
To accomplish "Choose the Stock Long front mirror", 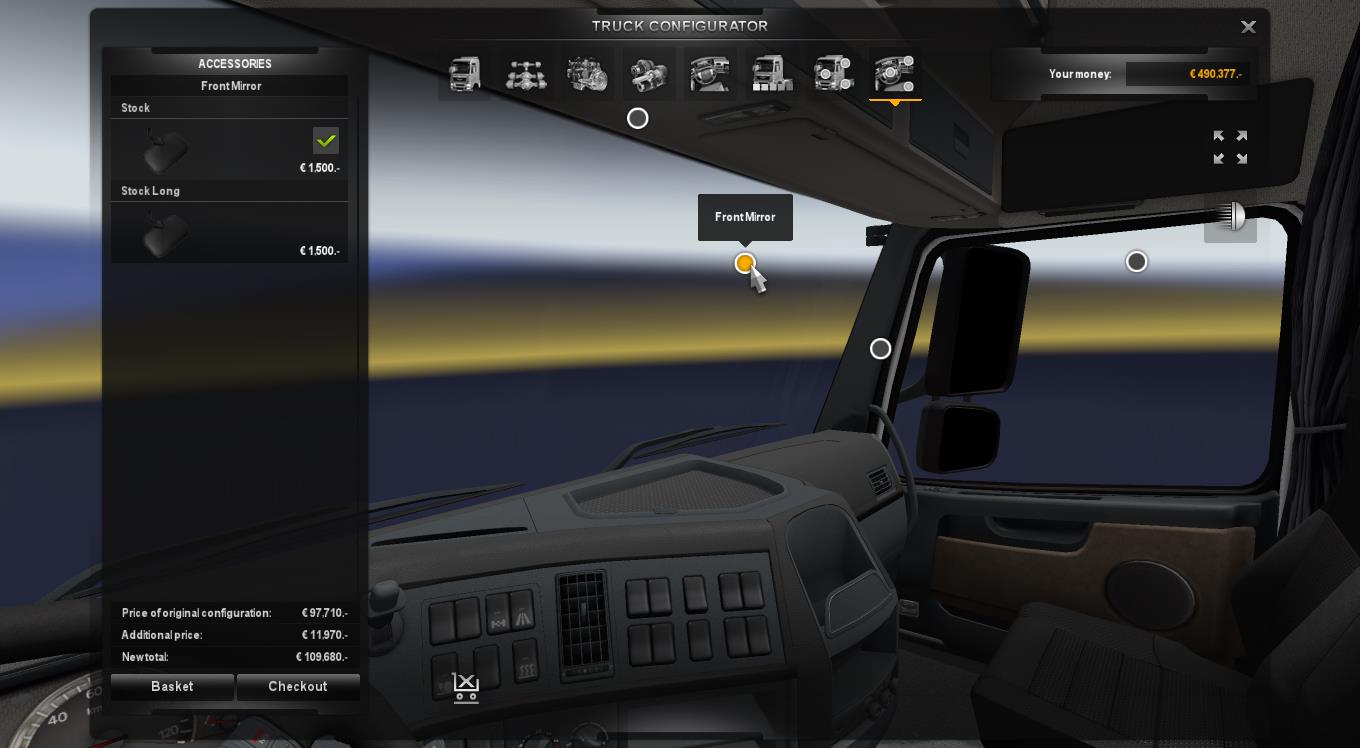I will point(229,232).
